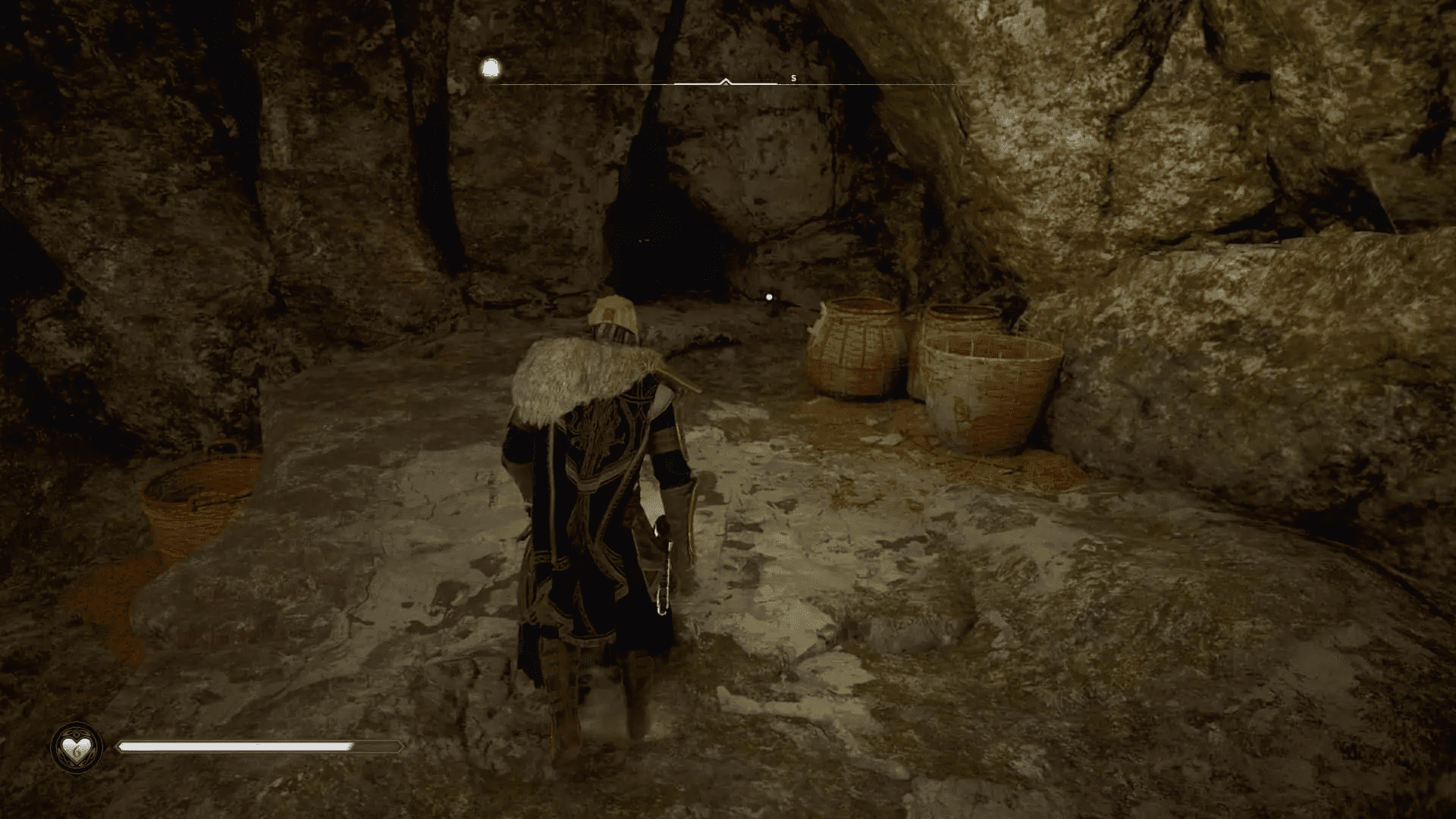
Task: Click the S direction letter on the compass
Action: (793, 78)
